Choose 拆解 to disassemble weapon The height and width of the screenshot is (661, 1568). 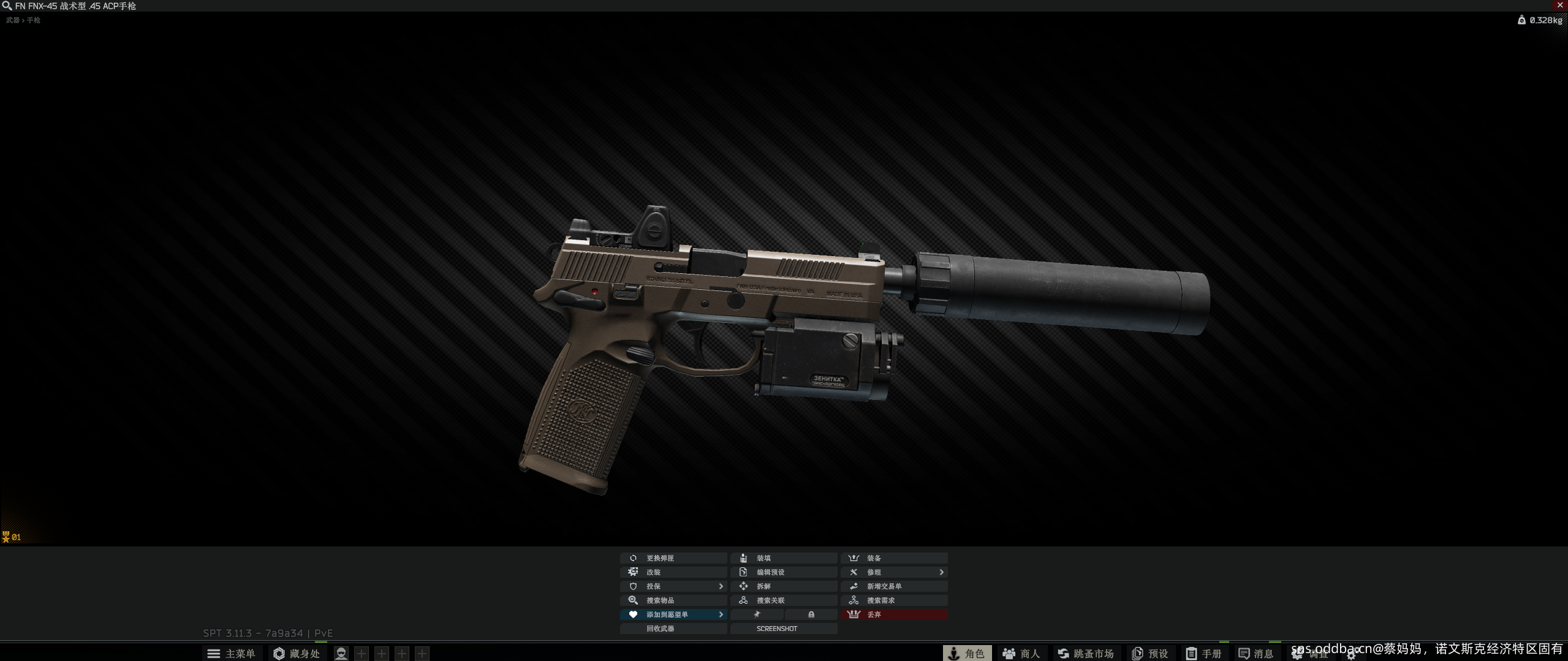click(x=783, y=586)
